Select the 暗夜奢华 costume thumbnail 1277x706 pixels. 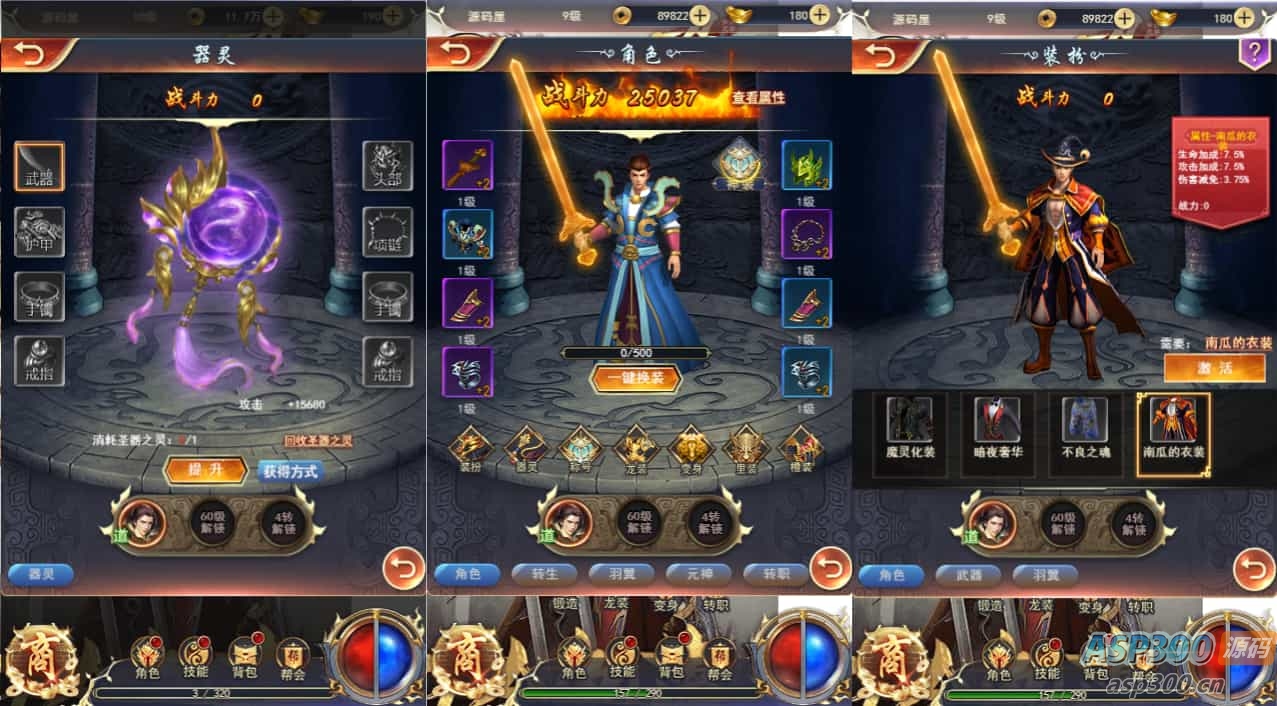997,428
